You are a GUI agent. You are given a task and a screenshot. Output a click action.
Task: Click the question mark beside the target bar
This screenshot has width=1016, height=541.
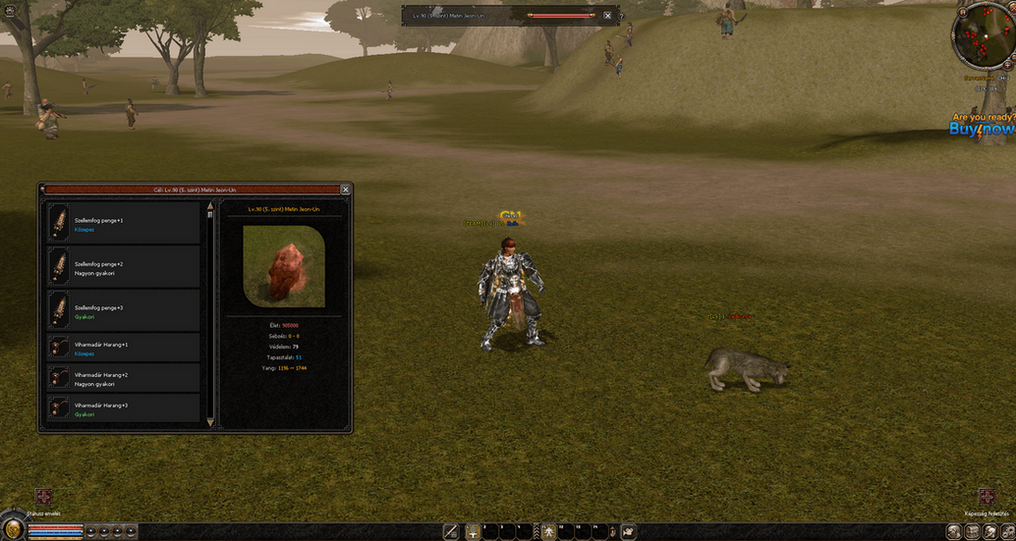[622, 16]
